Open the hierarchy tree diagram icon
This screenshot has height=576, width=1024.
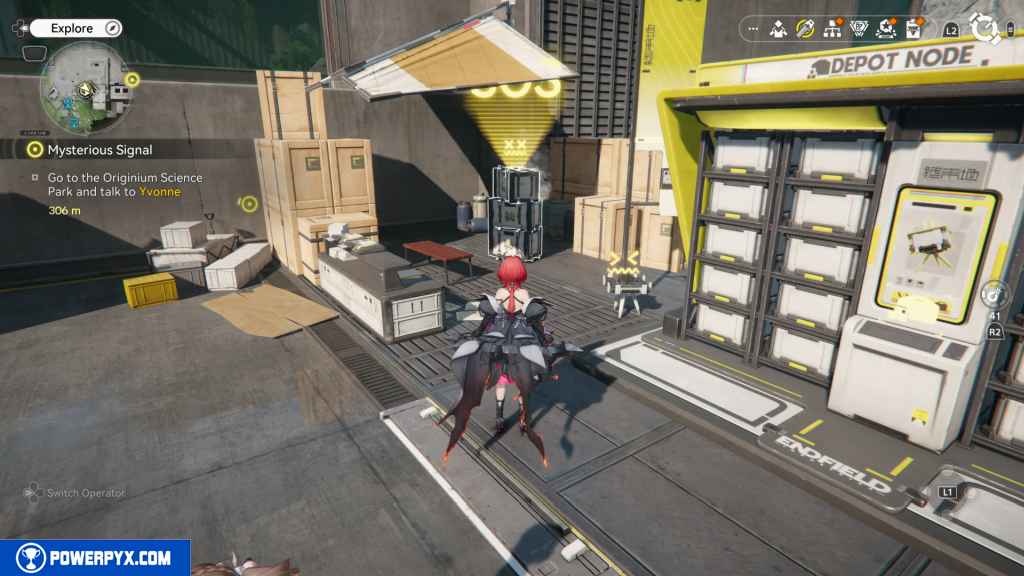coord(832,29)
